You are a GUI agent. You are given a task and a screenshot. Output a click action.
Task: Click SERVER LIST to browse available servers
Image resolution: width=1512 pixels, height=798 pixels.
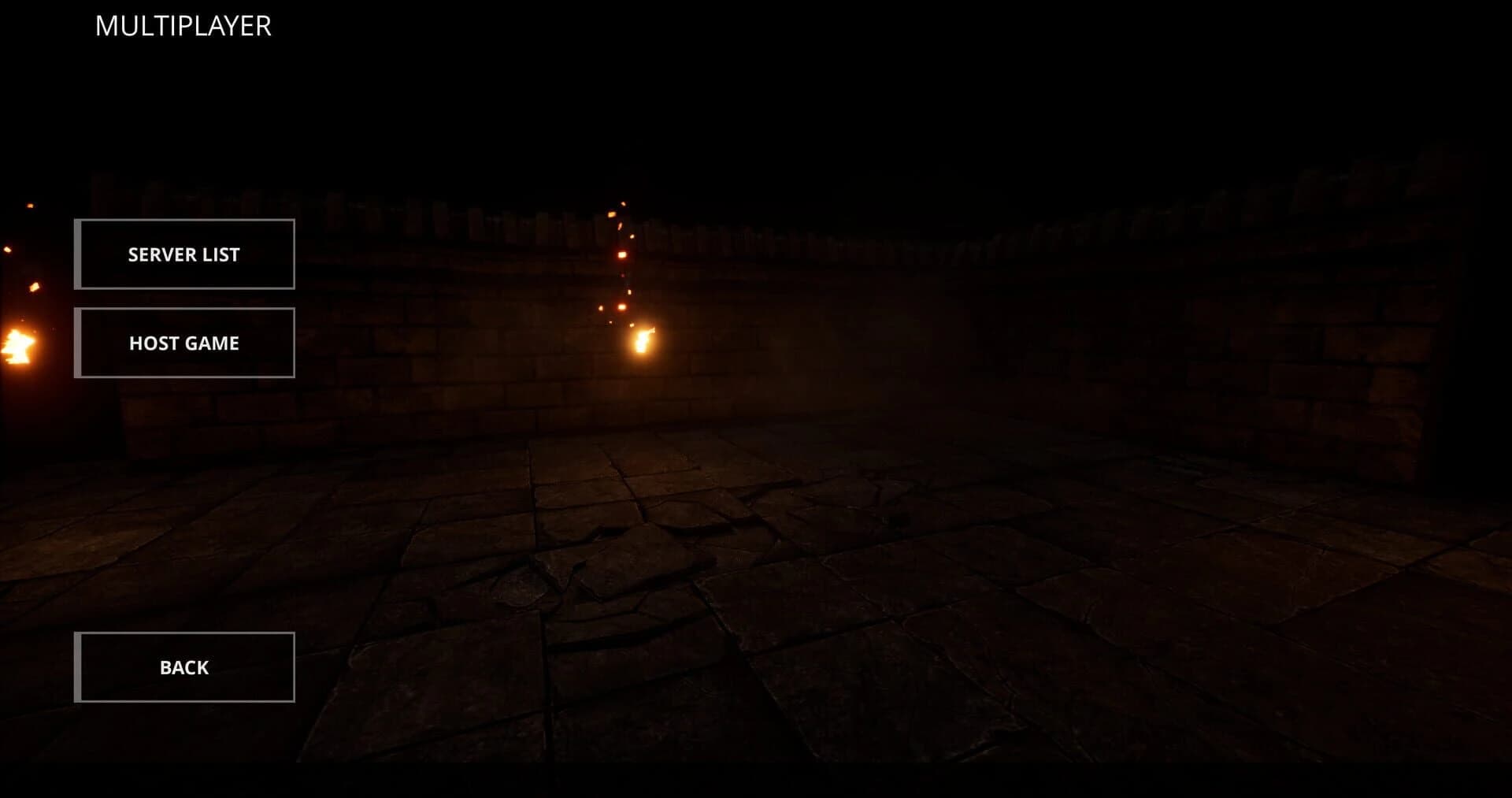184,254
